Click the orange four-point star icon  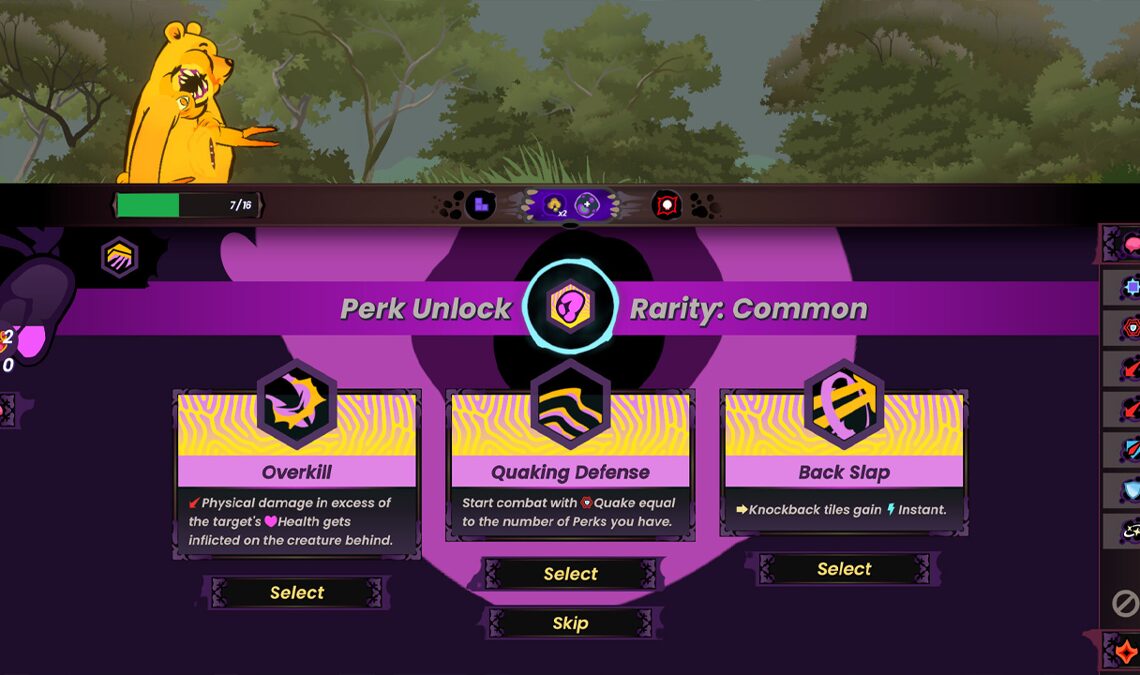(x=1126, y=651)
